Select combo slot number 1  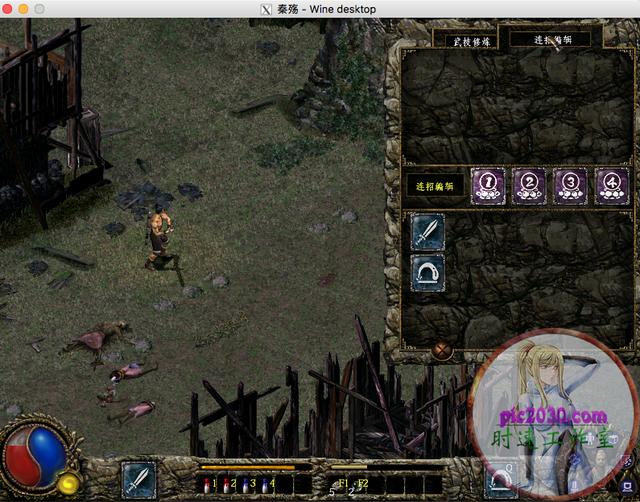488,183
